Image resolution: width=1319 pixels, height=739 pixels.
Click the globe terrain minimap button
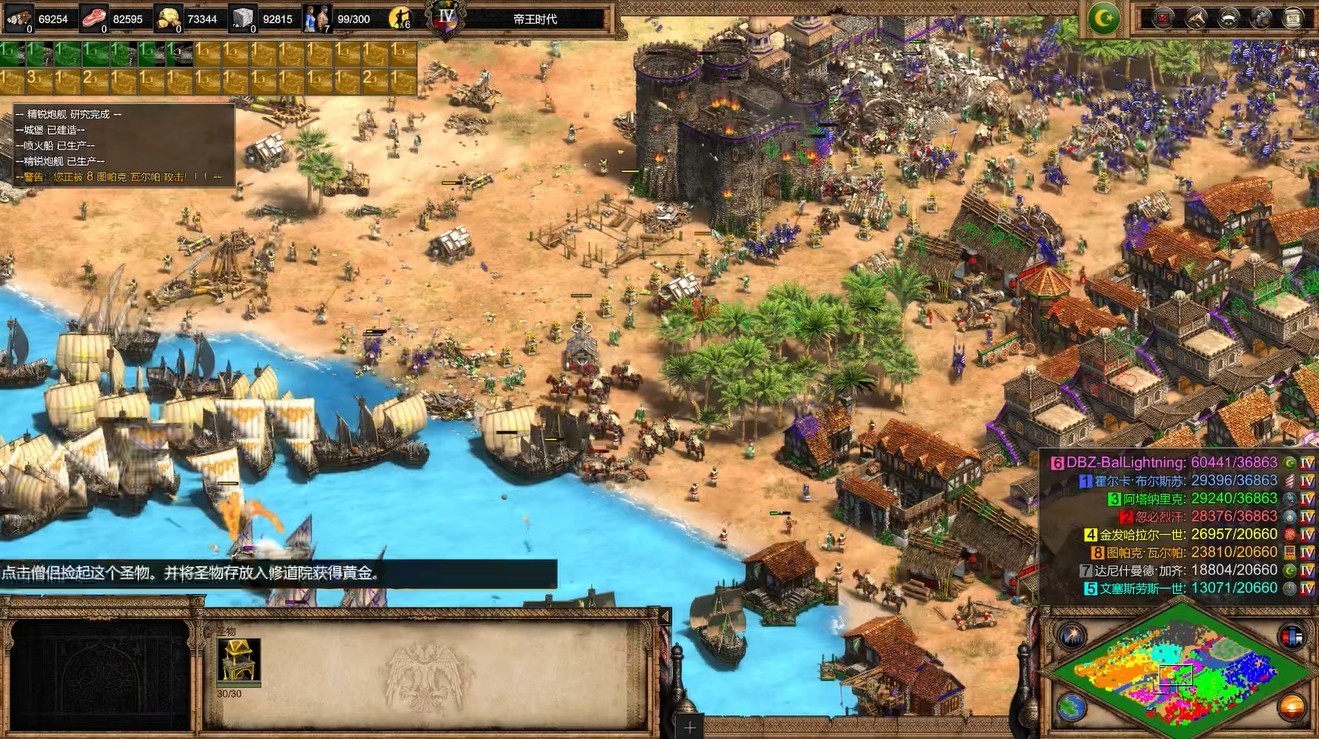click(1072, 707)
